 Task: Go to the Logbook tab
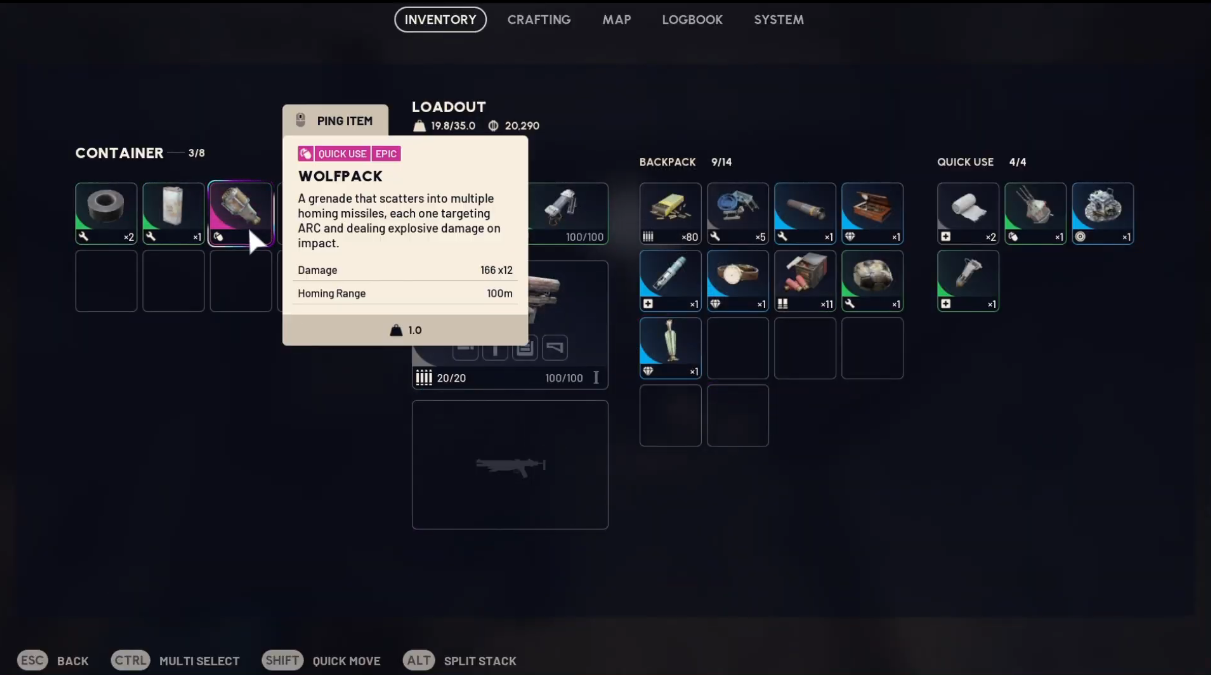point(692,20)
